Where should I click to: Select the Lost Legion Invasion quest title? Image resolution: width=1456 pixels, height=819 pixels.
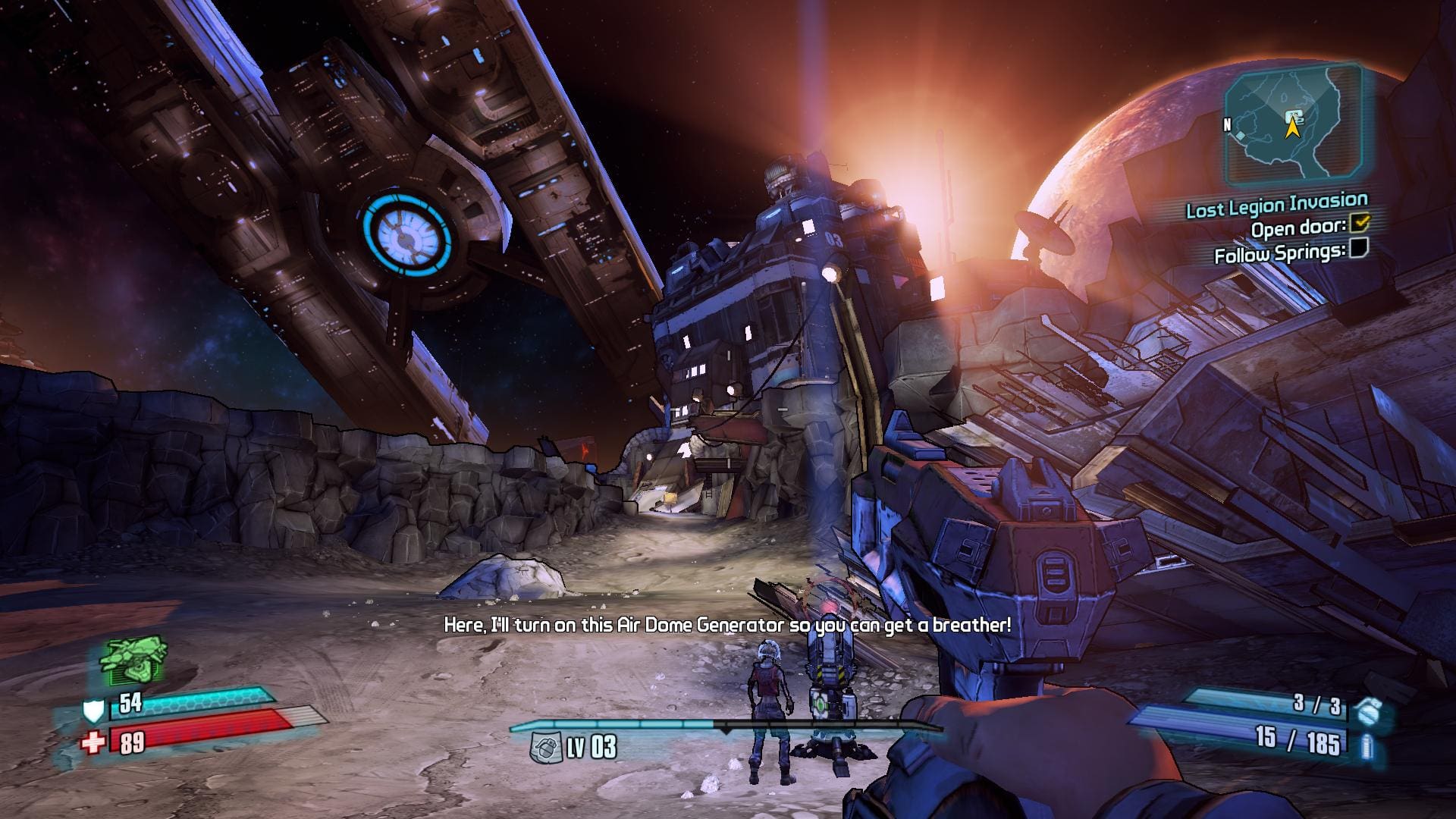[1276, 205]
